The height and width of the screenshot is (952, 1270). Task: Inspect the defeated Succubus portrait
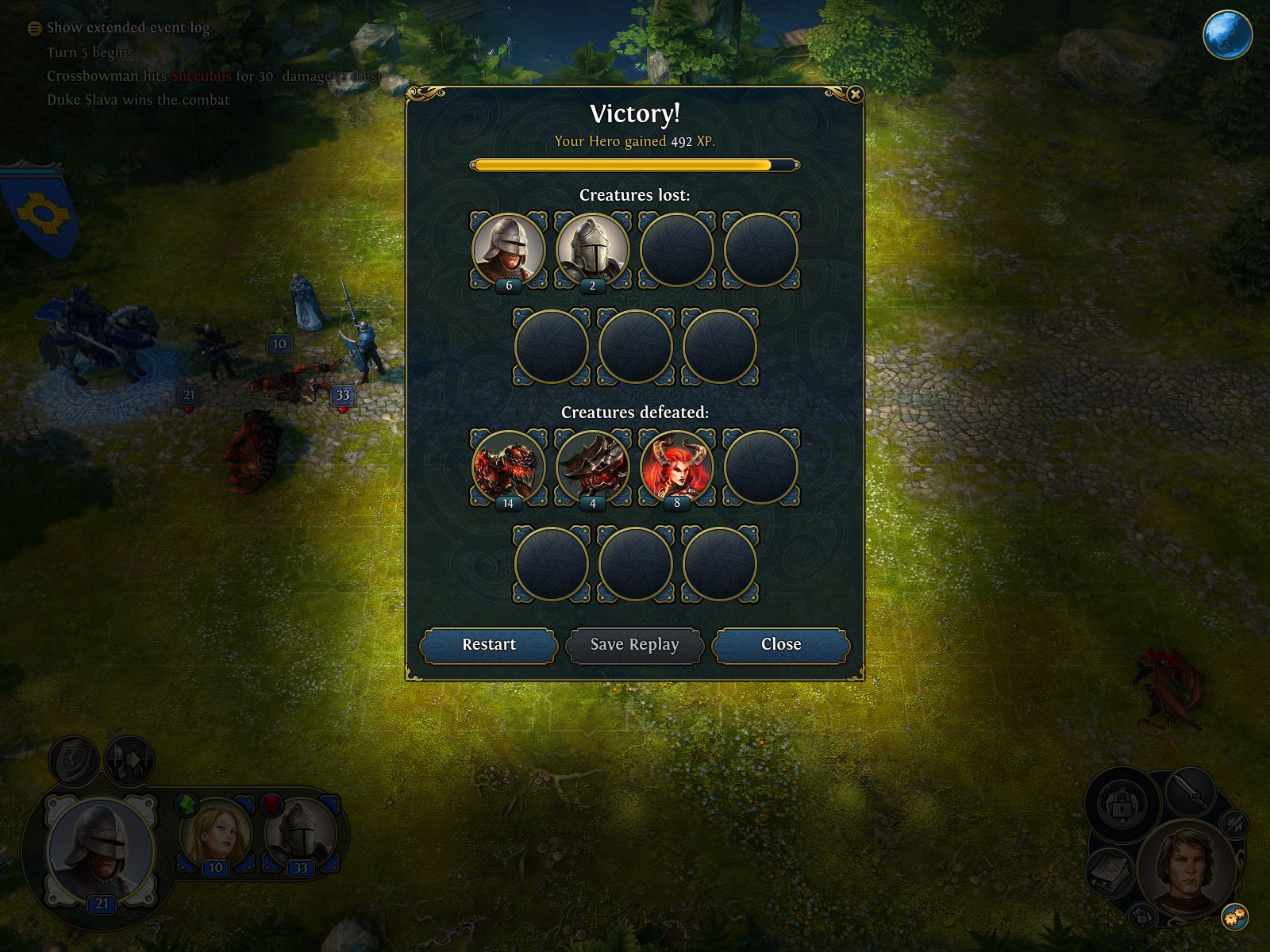pyautogui.click(x=676, y=466)
